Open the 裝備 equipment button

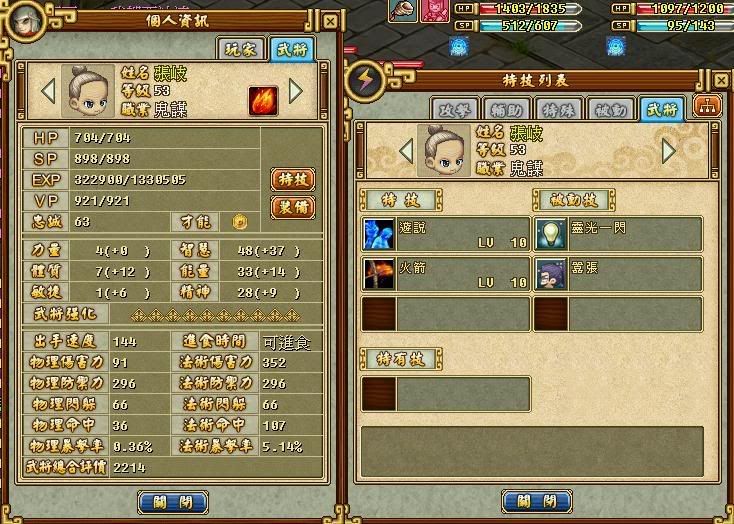pos(293,207)
